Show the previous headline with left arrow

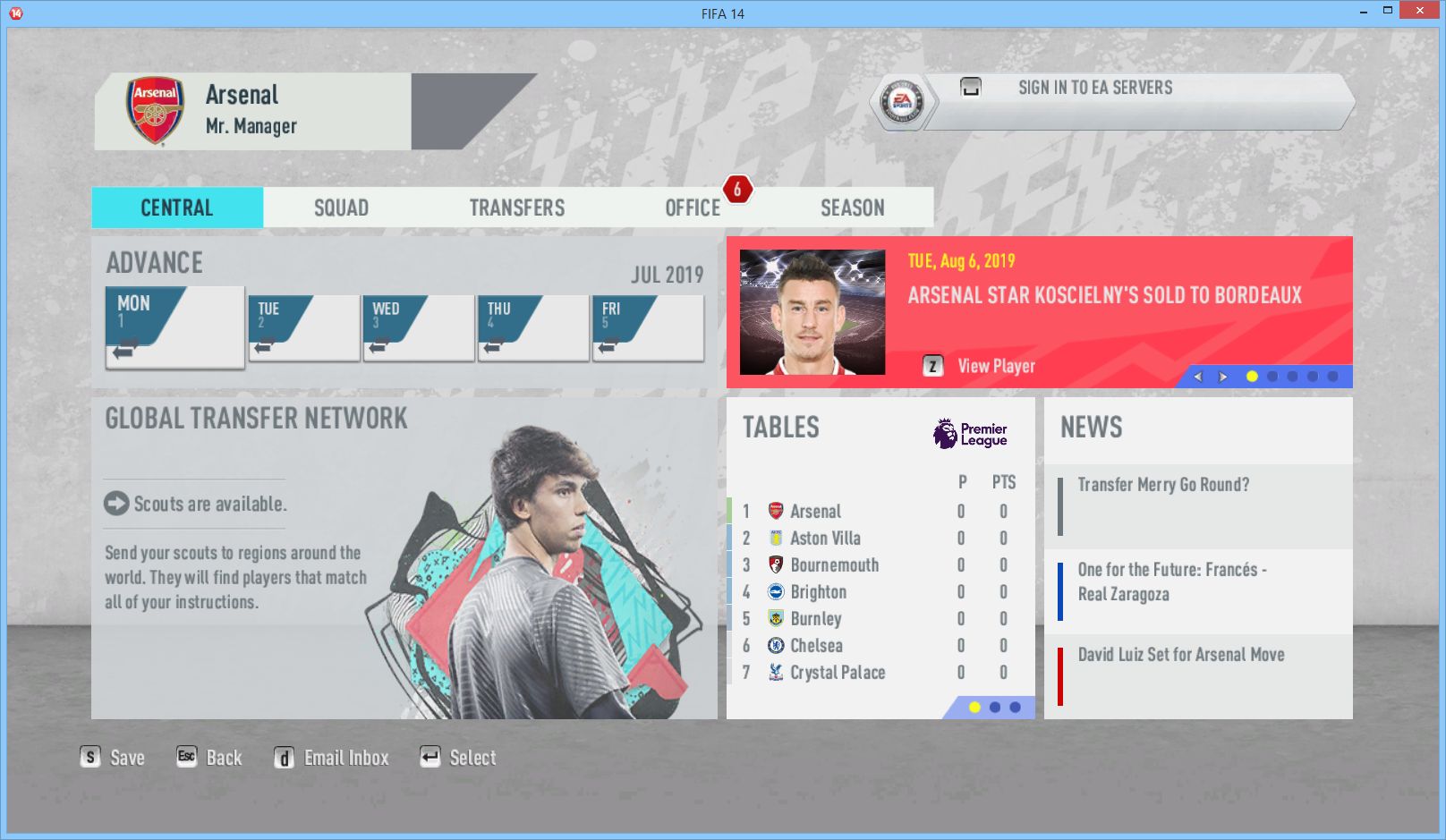pos(1198,377)
